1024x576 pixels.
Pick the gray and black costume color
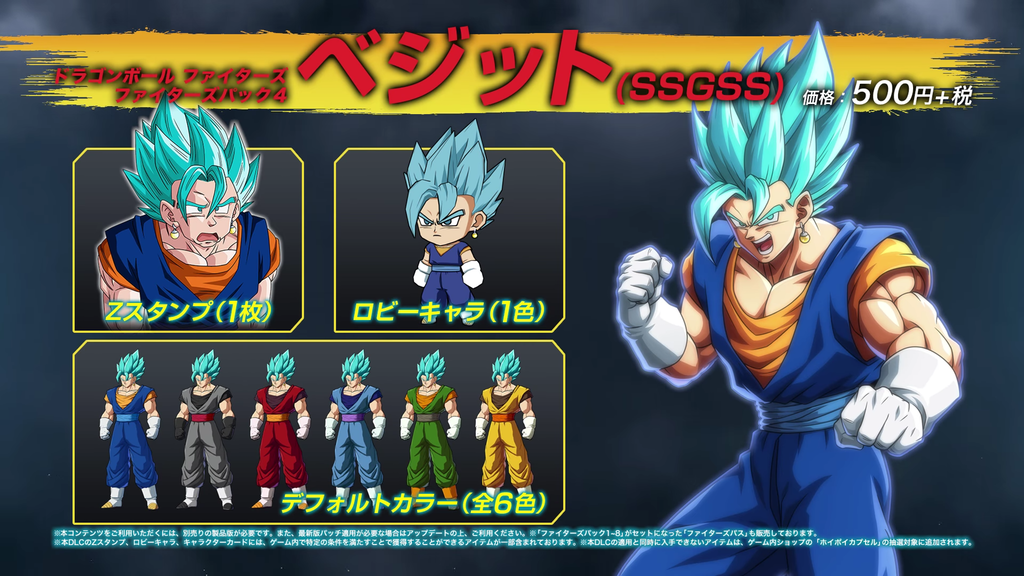[205, 430]
